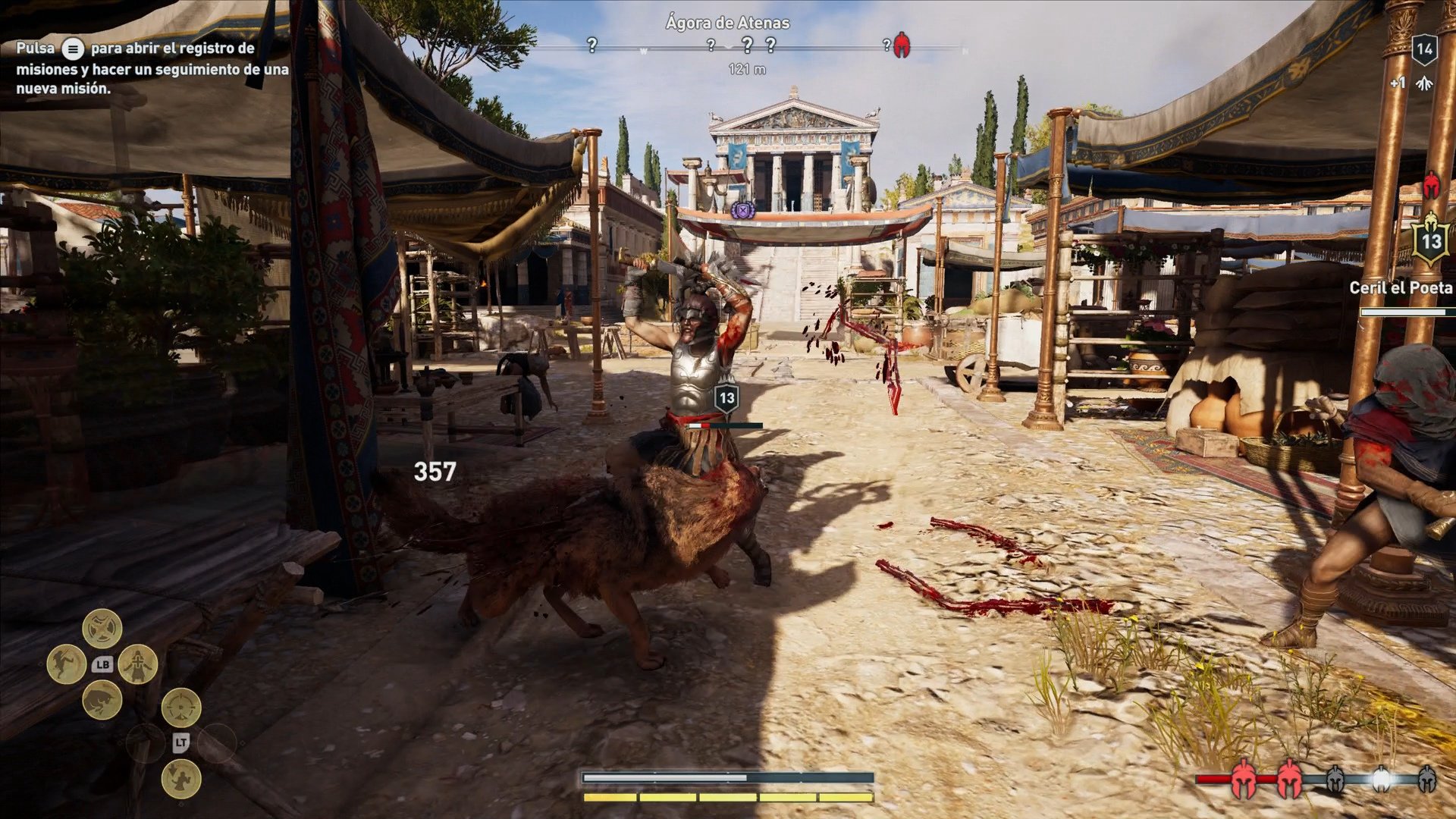Click the quest log menu glyph in the tutorial tip
Image resolution: width=1456 pixels, height=819 pixels.
72,48
